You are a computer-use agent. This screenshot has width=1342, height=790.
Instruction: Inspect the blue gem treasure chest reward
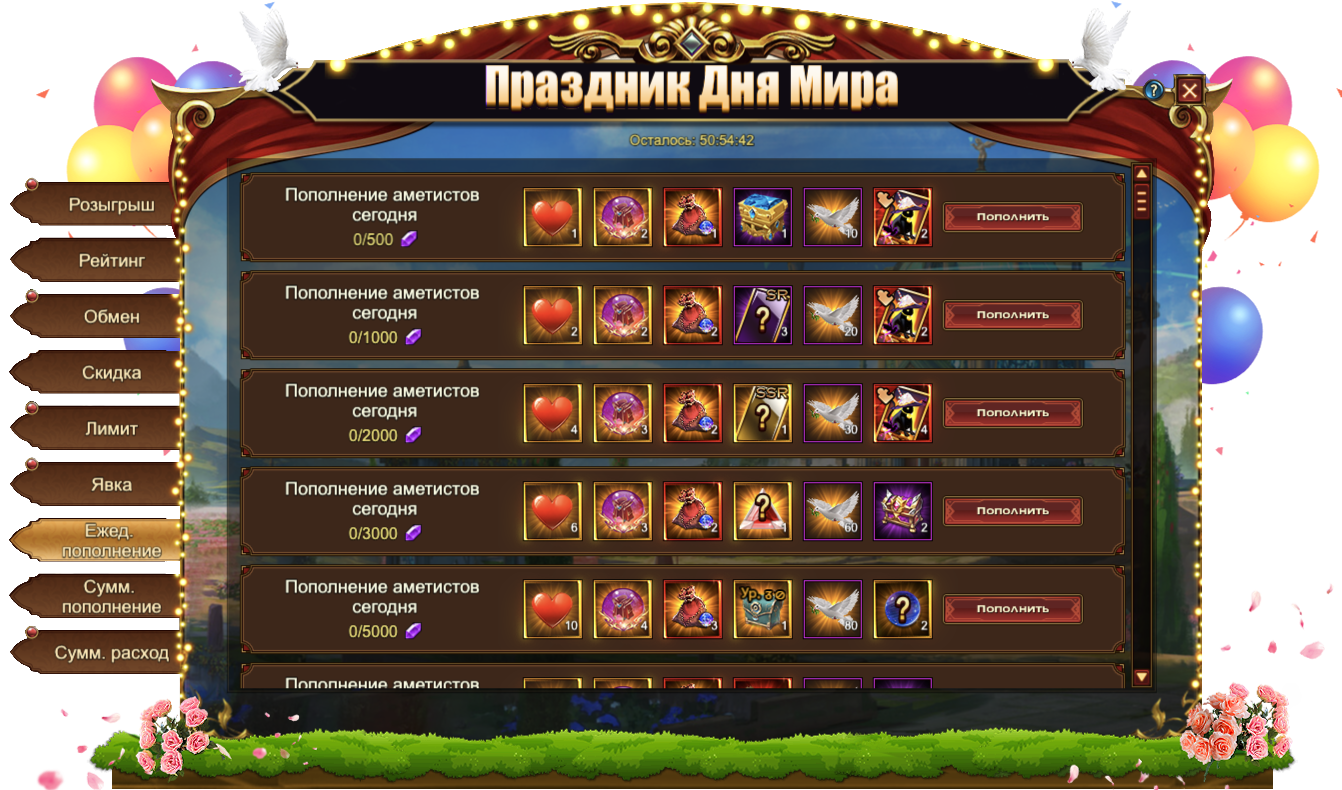762,217
